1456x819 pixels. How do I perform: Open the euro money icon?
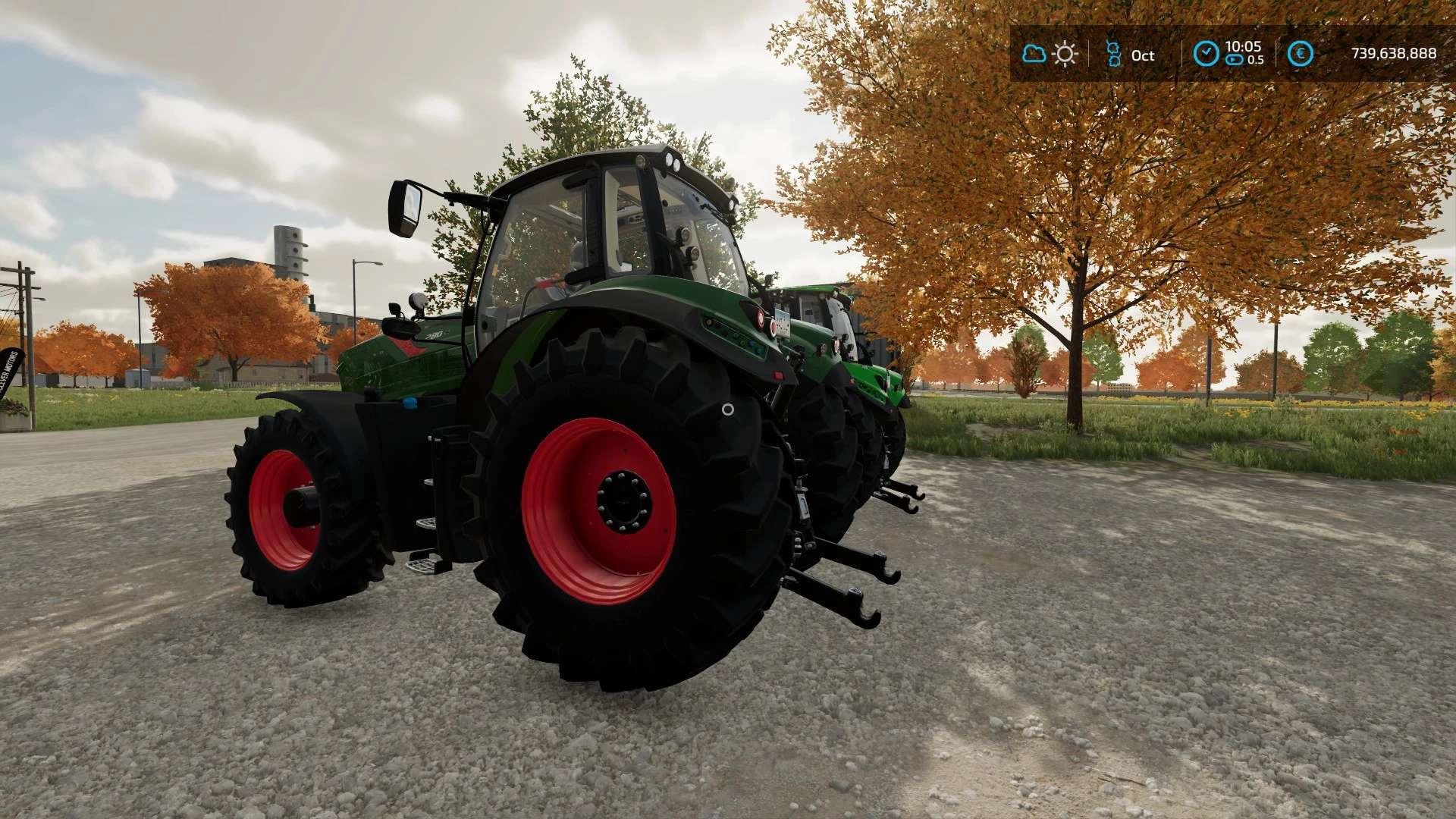[x=1300, y=54]
